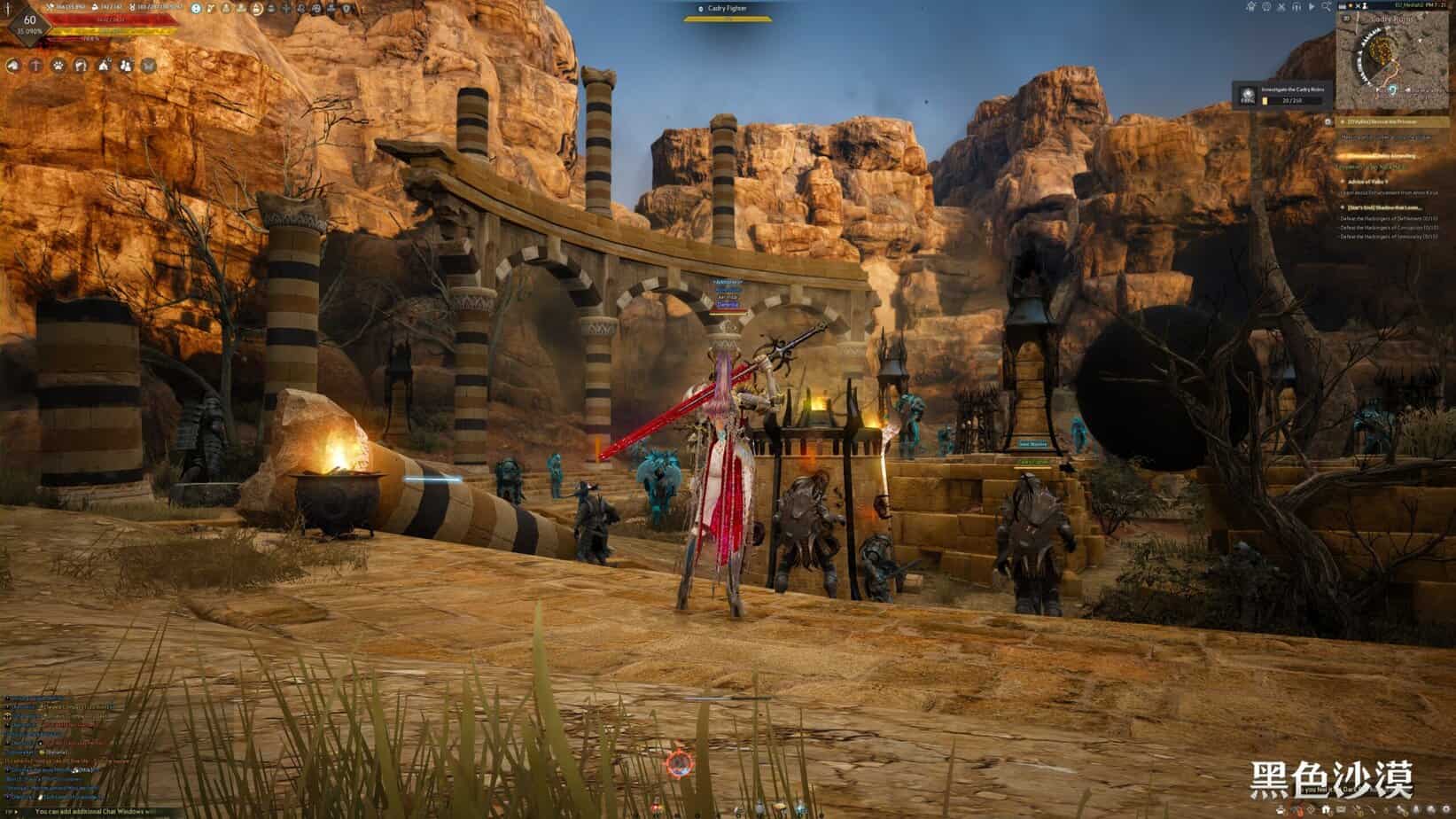Click the Investigate the Cadry Ruins tracker

pyautogui.click(x=1283, y=94)
